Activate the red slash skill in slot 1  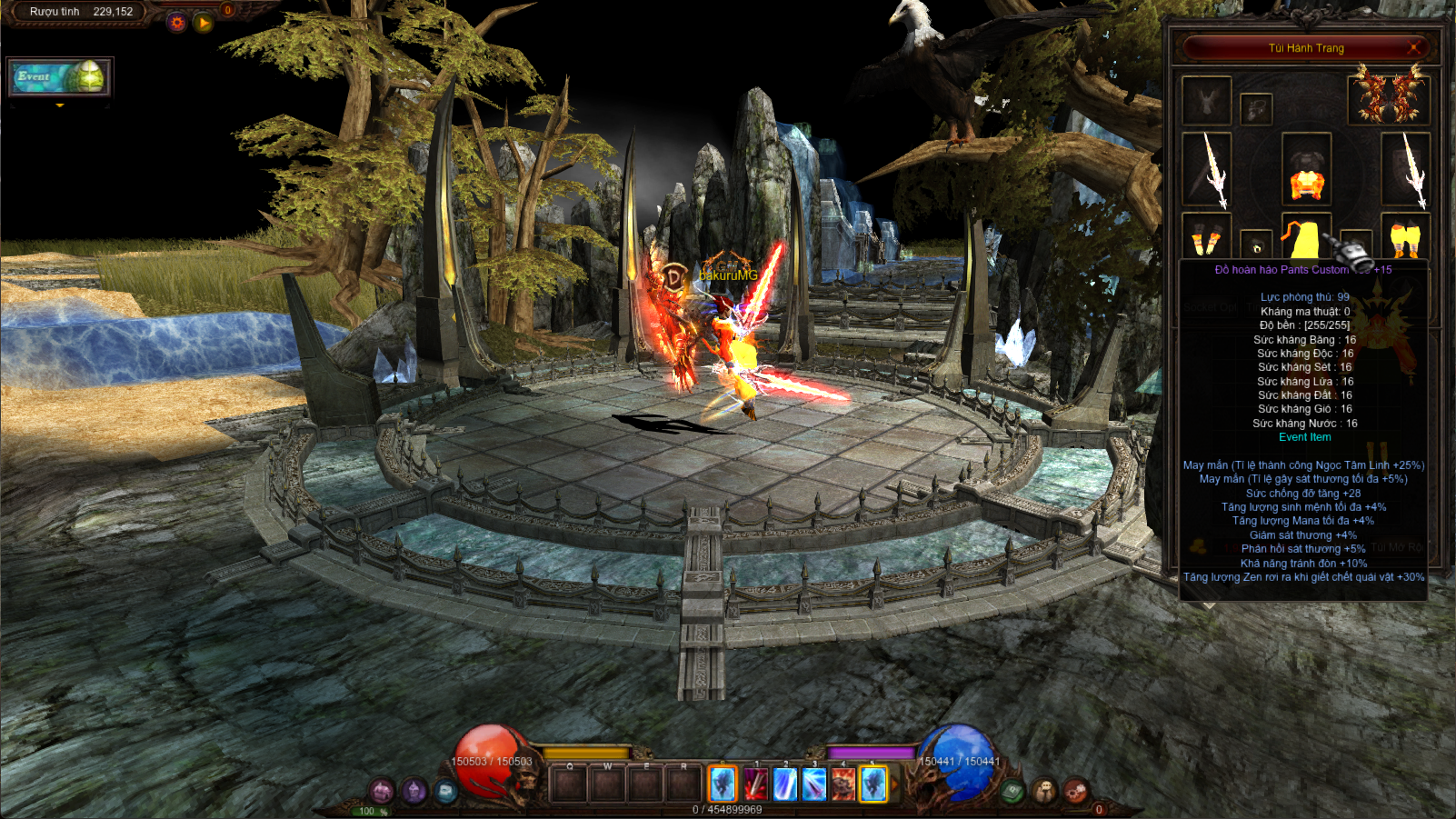click(755, 784)
